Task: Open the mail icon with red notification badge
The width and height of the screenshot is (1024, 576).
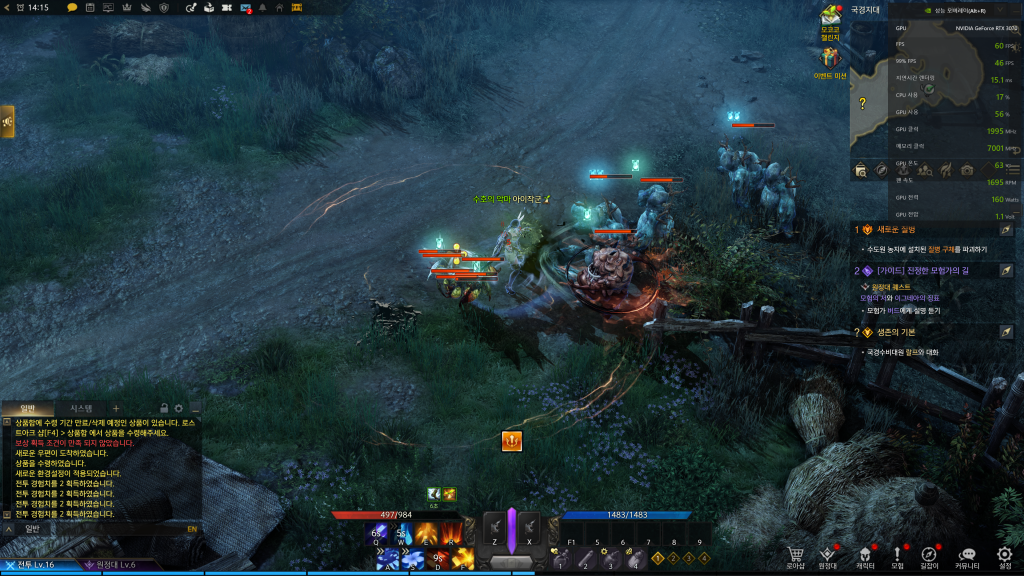Action: 246,7
